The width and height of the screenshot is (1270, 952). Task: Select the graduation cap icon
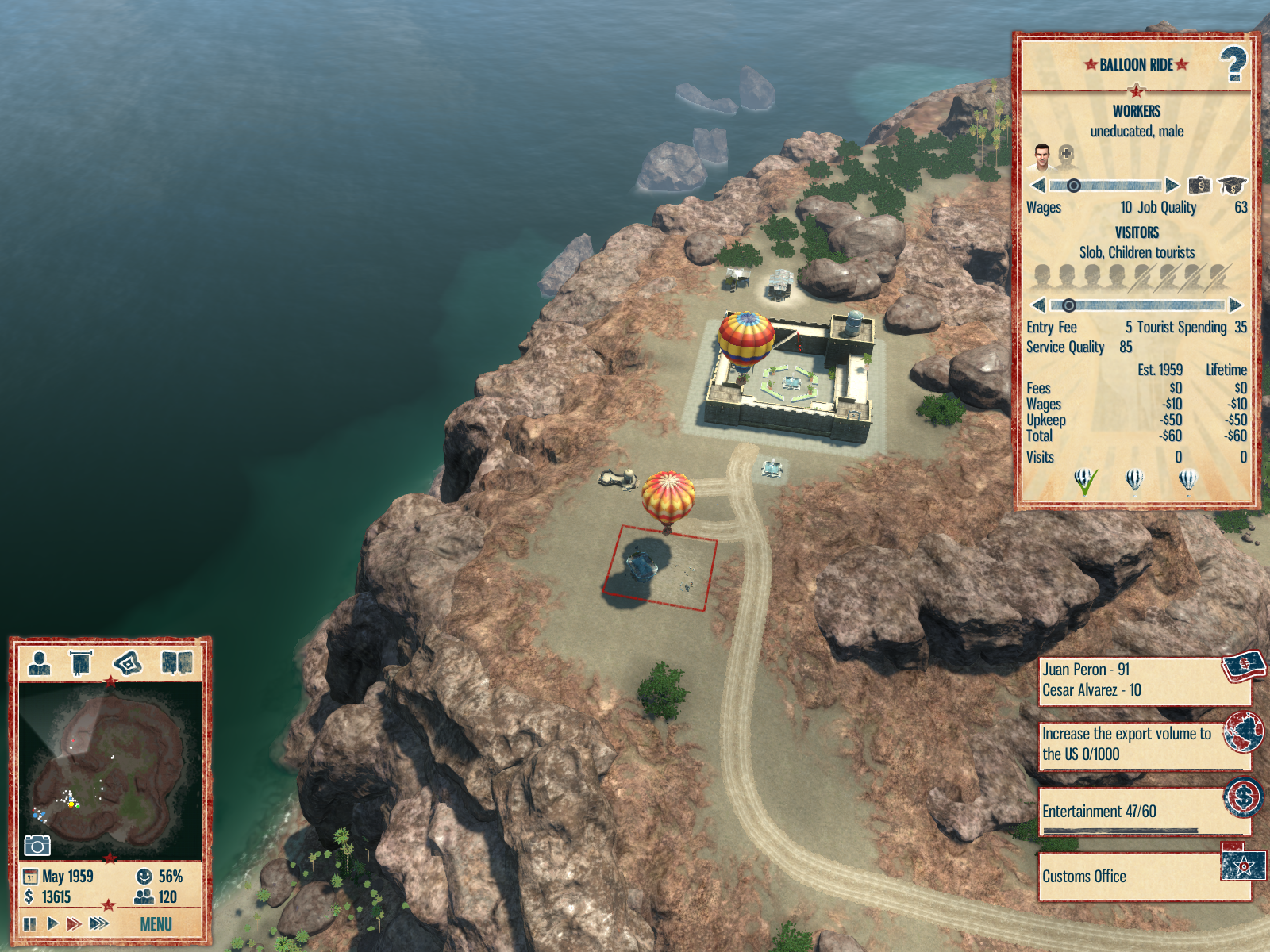pos(1232,186)
